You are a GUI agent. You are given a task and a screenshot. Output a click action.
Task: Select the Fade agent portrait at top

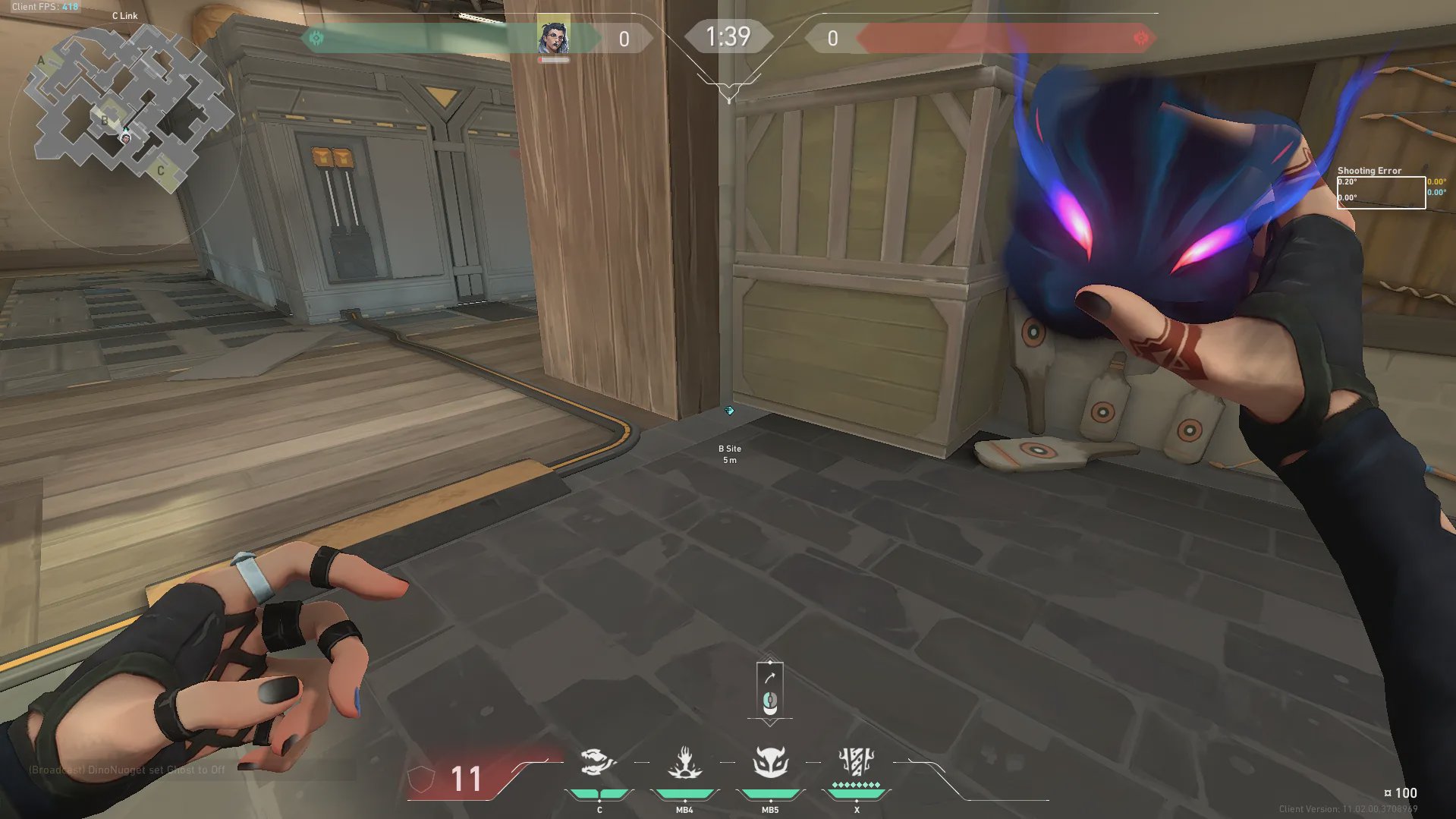coord(553,37)
